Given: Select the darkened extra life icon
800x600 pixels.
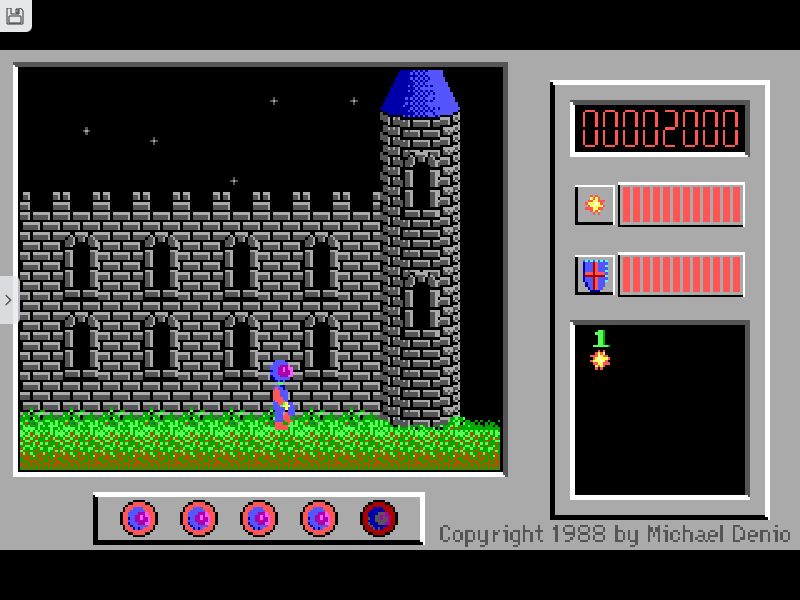Looking at the screenshot, I should (x=379, y=518).
